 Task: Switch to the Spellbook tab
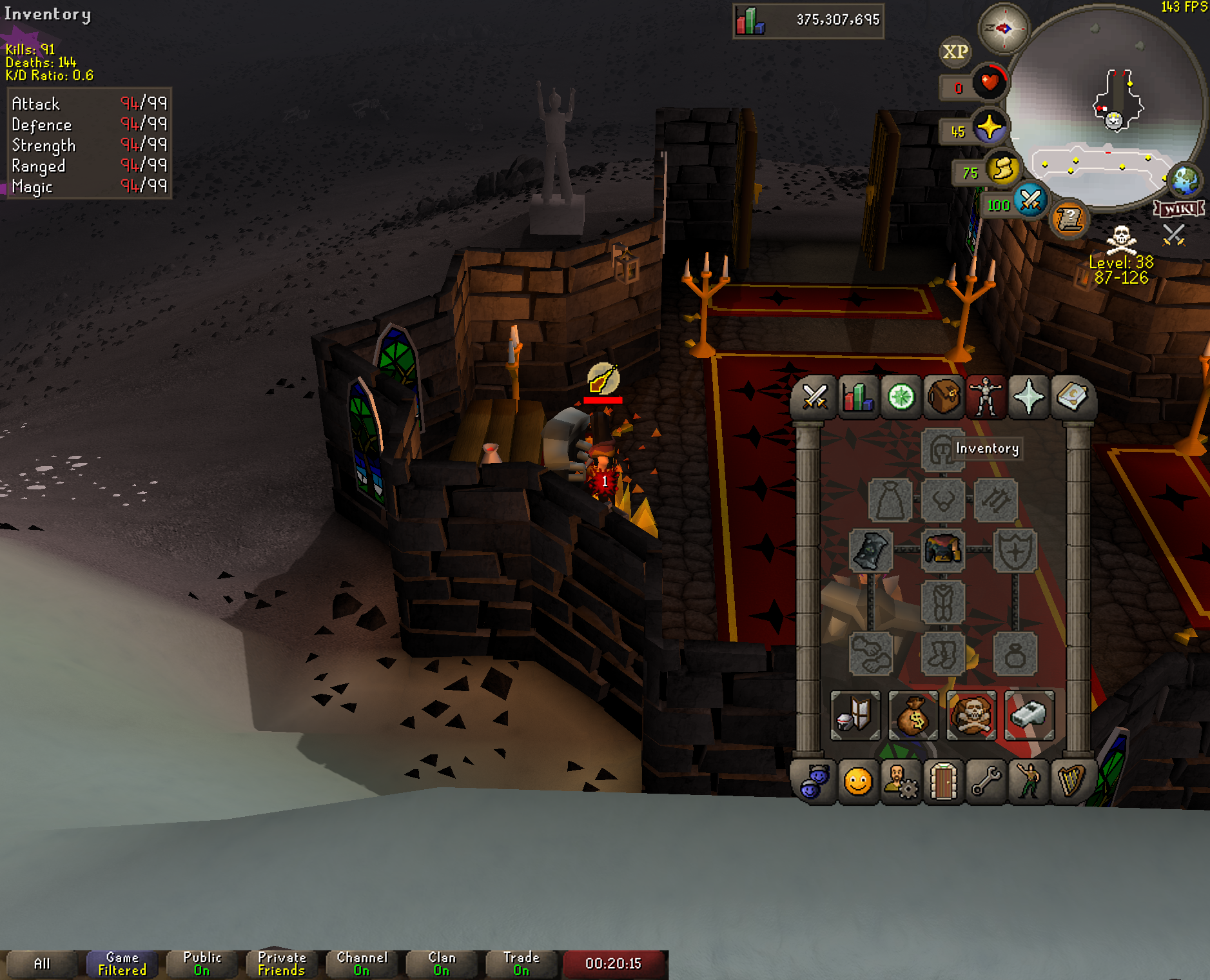click(x=1071, y=397)
